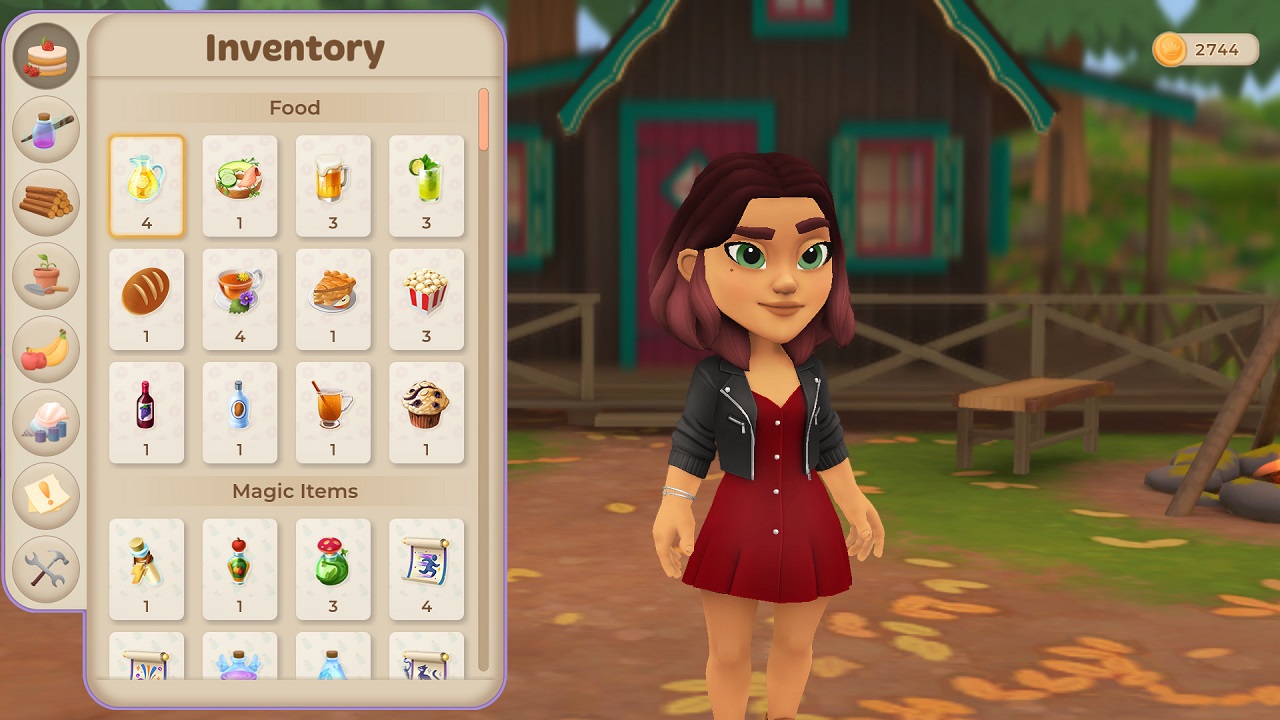Viewport: 1280px width, 720px height.
Task: Click the pie slice item
Action: [x=333, y=299]
